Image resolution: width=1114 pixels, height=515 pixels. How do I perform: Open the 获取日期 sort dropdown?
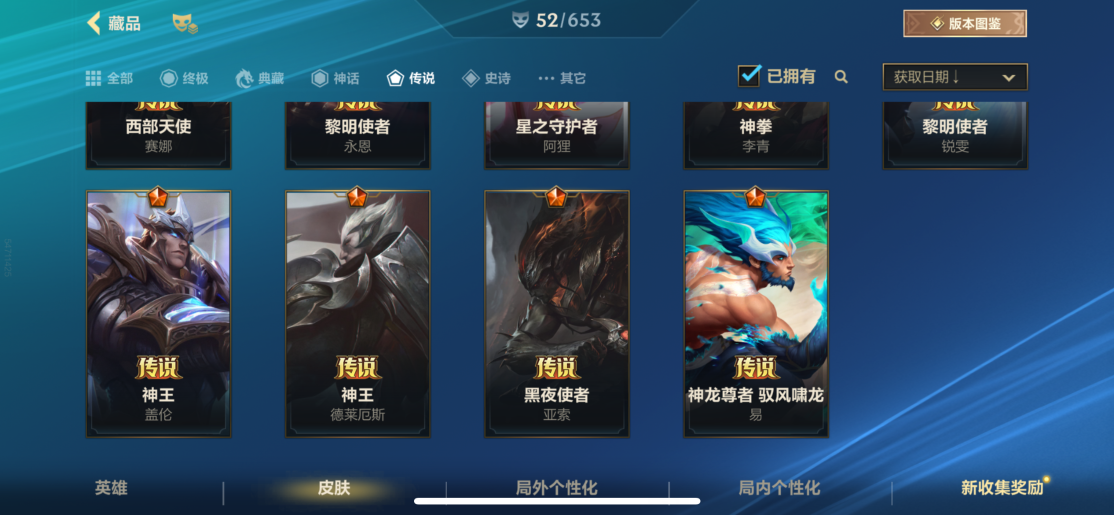[954, 77]
